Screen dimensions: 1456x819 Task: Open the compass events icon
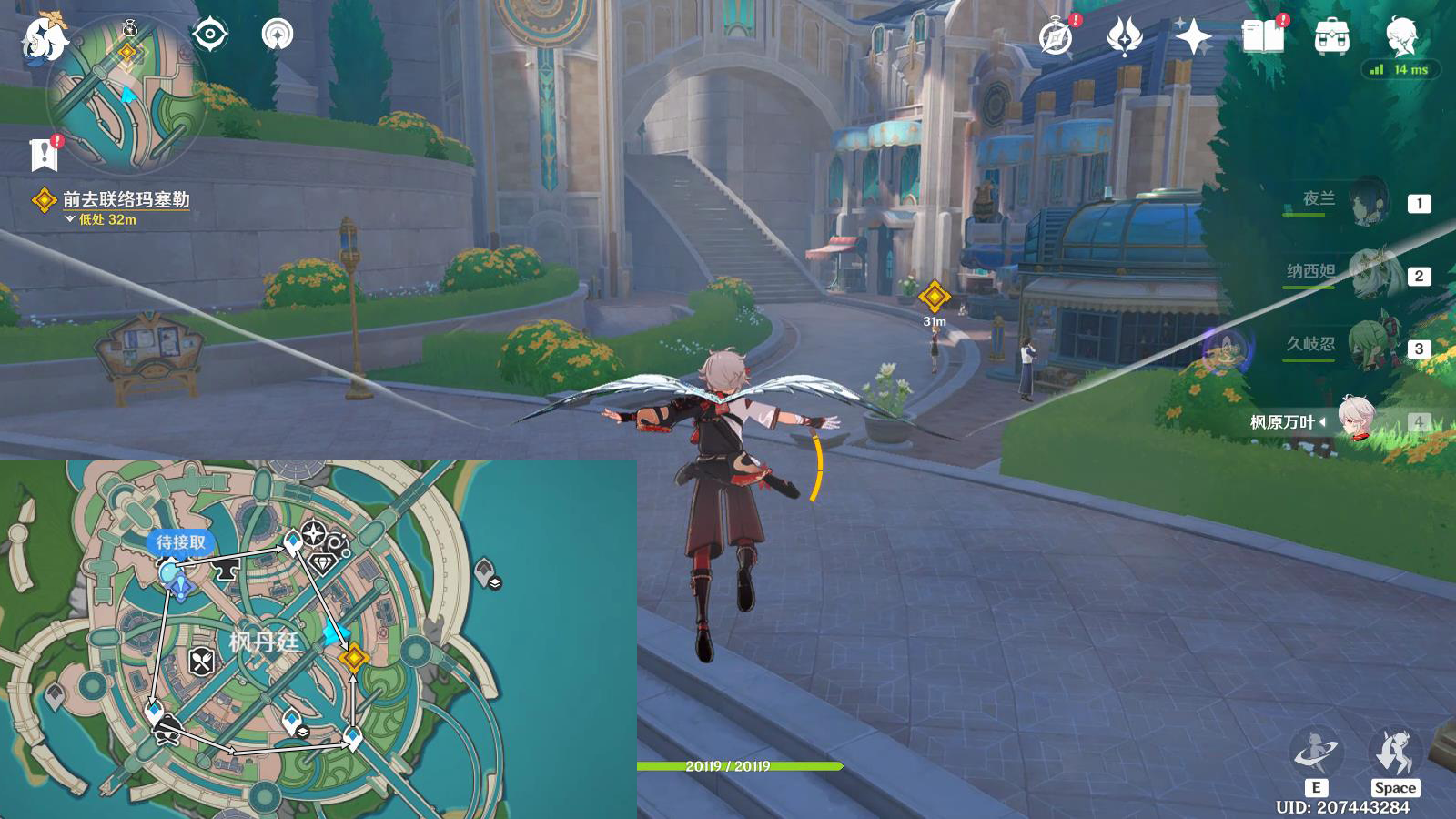1057,37
